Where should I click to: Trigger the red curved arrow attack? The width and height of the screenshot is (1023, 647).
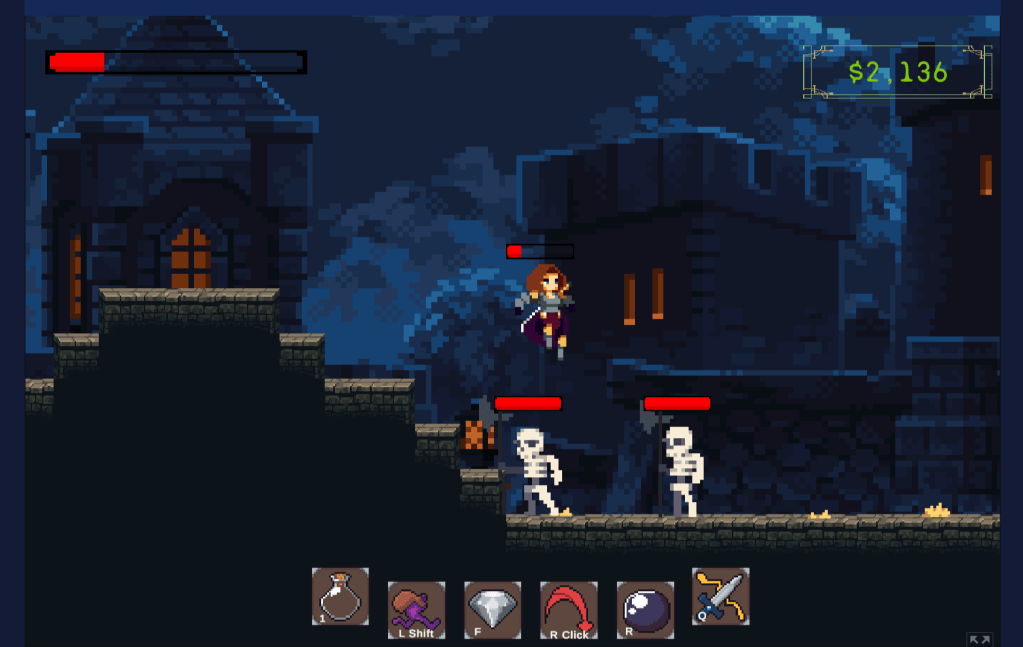point(568,609)
